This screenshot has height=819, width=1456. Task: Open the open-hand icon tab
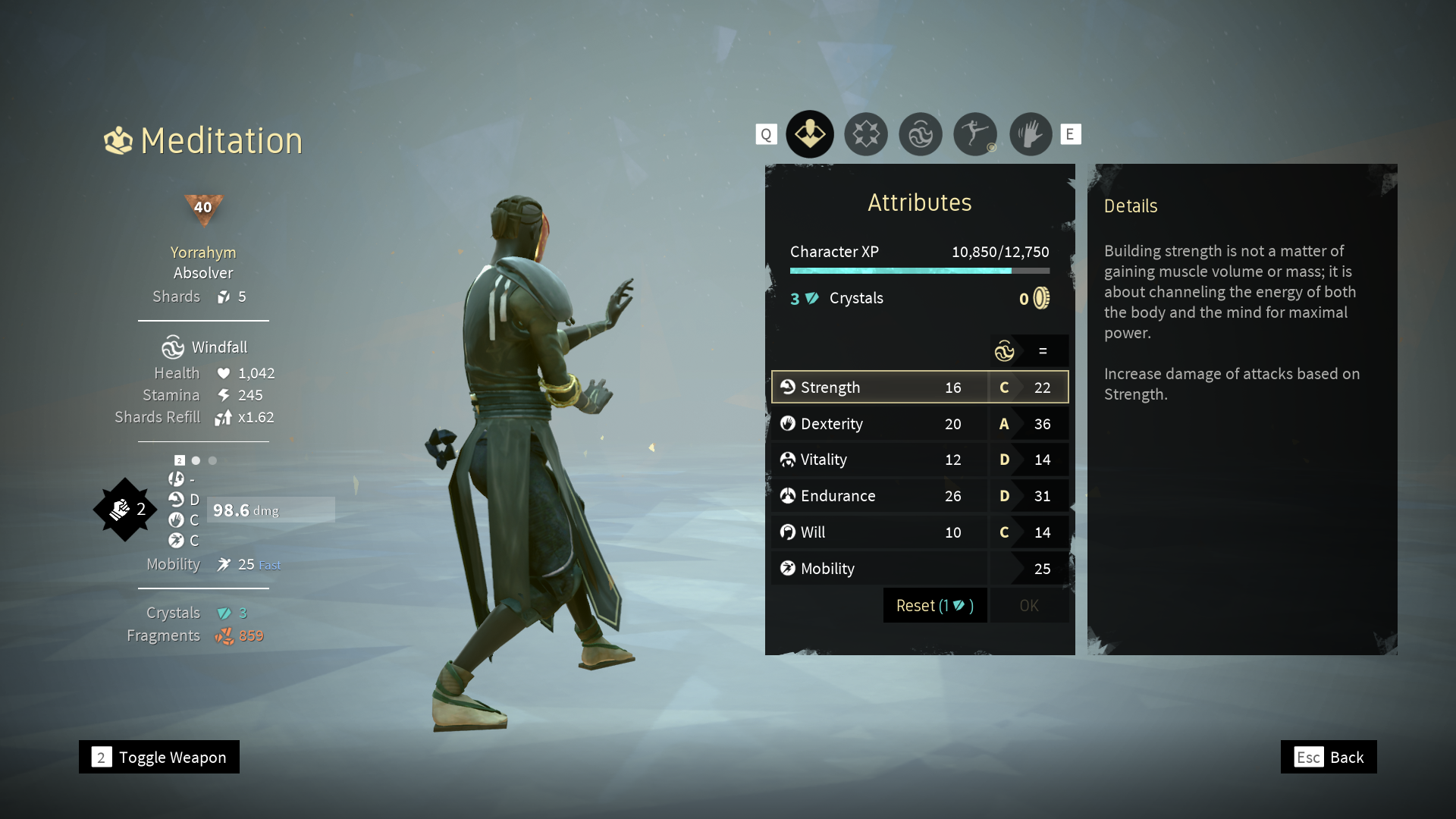(1031, 134)
